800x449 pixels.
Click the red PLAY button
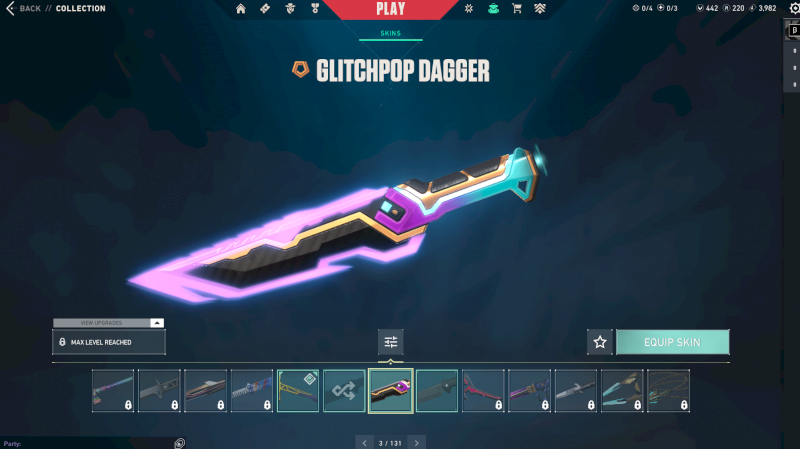click(390, 10)
